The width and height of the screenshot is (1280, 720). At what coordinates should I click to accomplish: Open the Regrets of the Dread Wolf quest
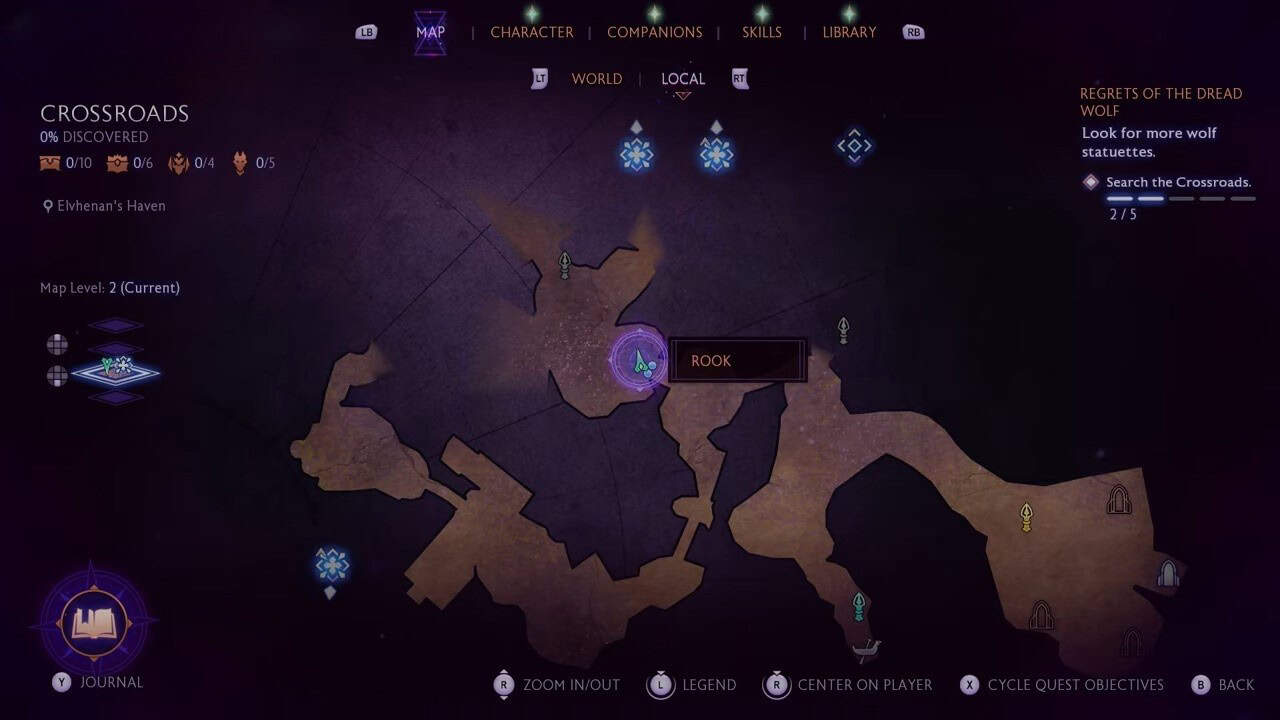click(x=1160, y=102)
